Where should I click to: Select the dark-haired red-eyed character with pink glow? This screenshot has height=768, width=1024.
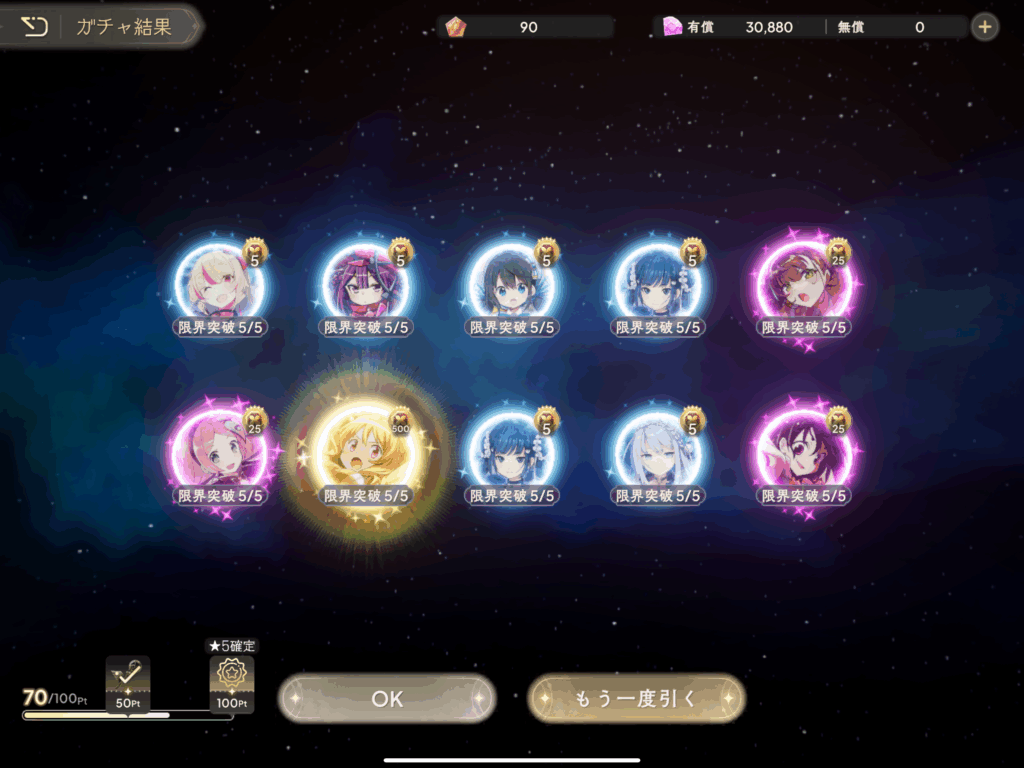pyautogui.click(x=804, y=449)
